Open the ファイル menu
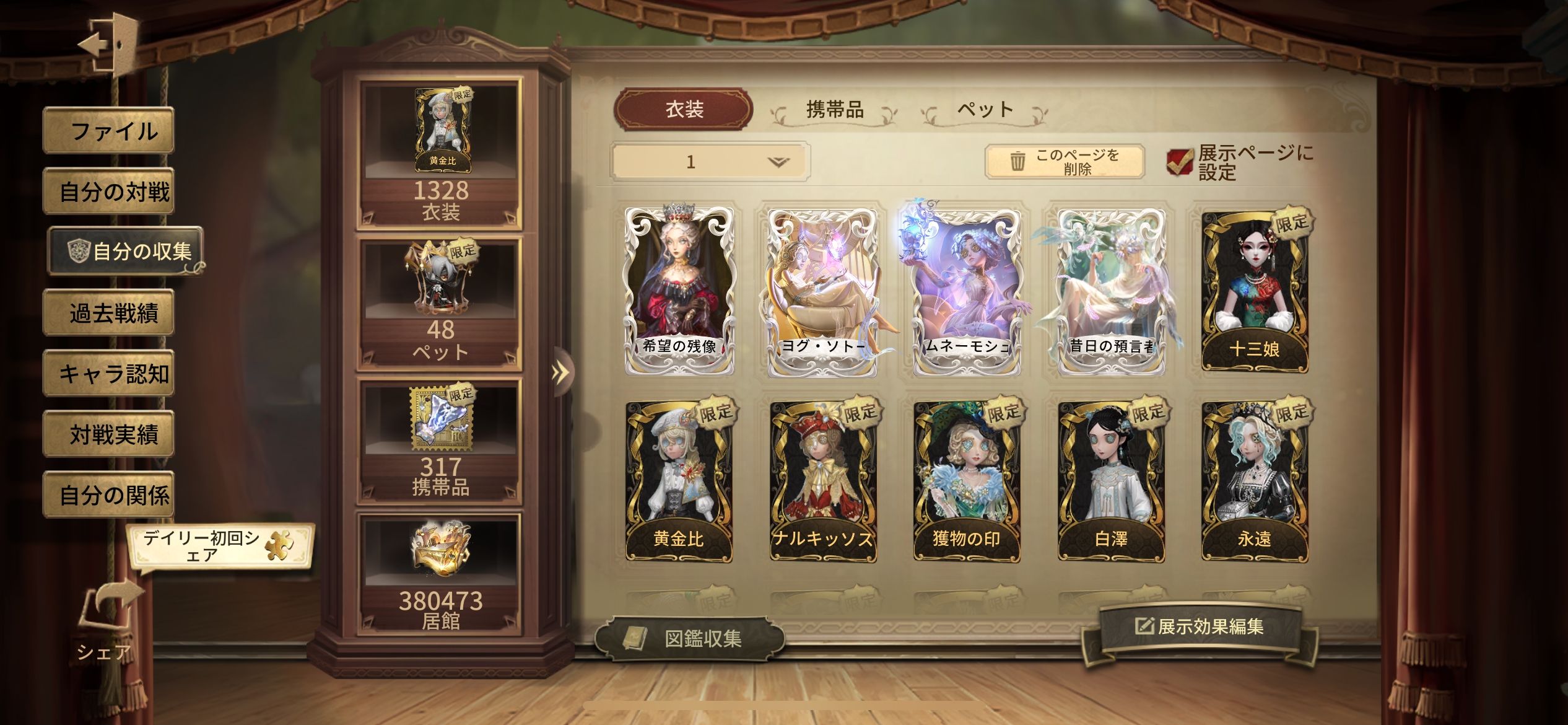 point(108,131)
